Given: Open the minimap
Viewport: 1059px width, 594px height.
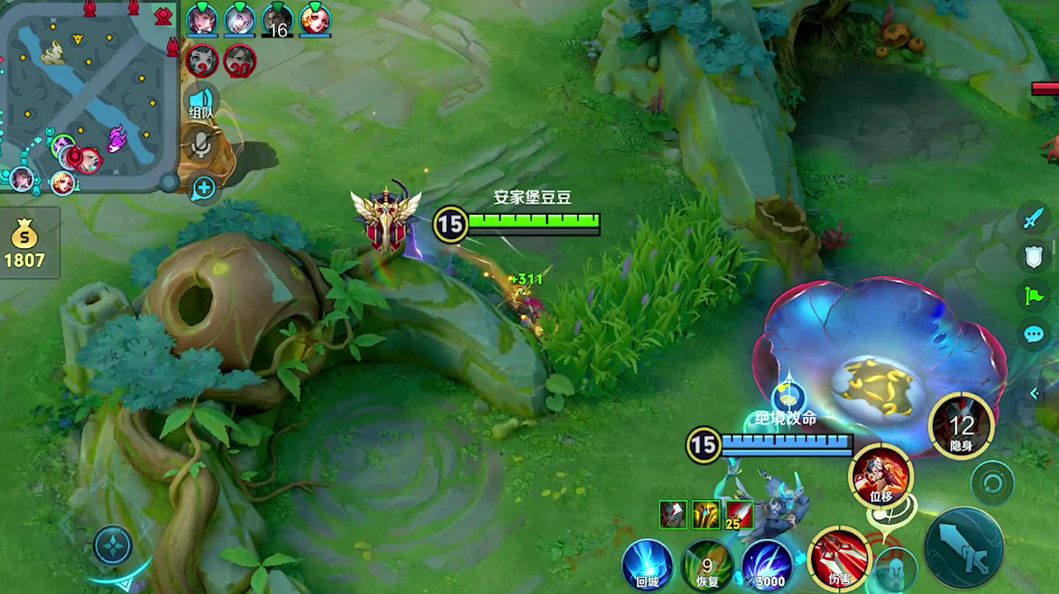Looking at the screenshot, I should coord(88,95).
